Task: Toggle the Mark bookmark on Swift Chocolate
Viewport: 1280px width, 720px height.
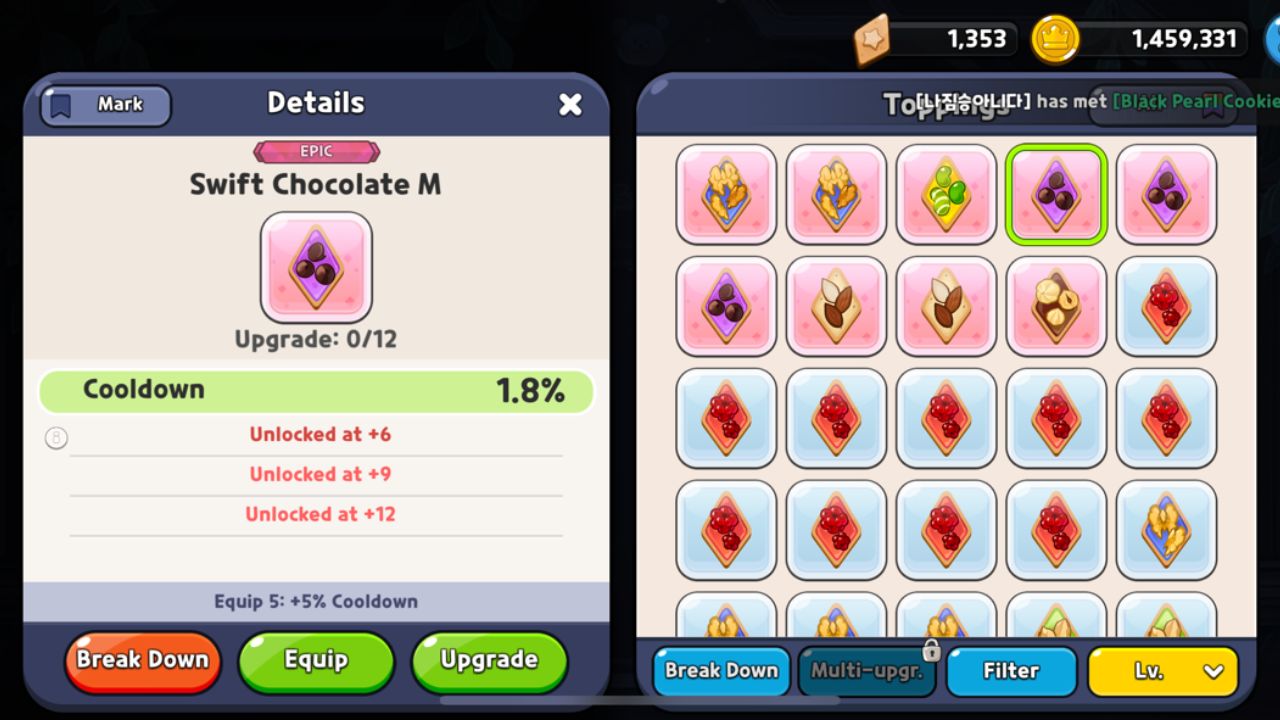Action: [x=104, y=106]
